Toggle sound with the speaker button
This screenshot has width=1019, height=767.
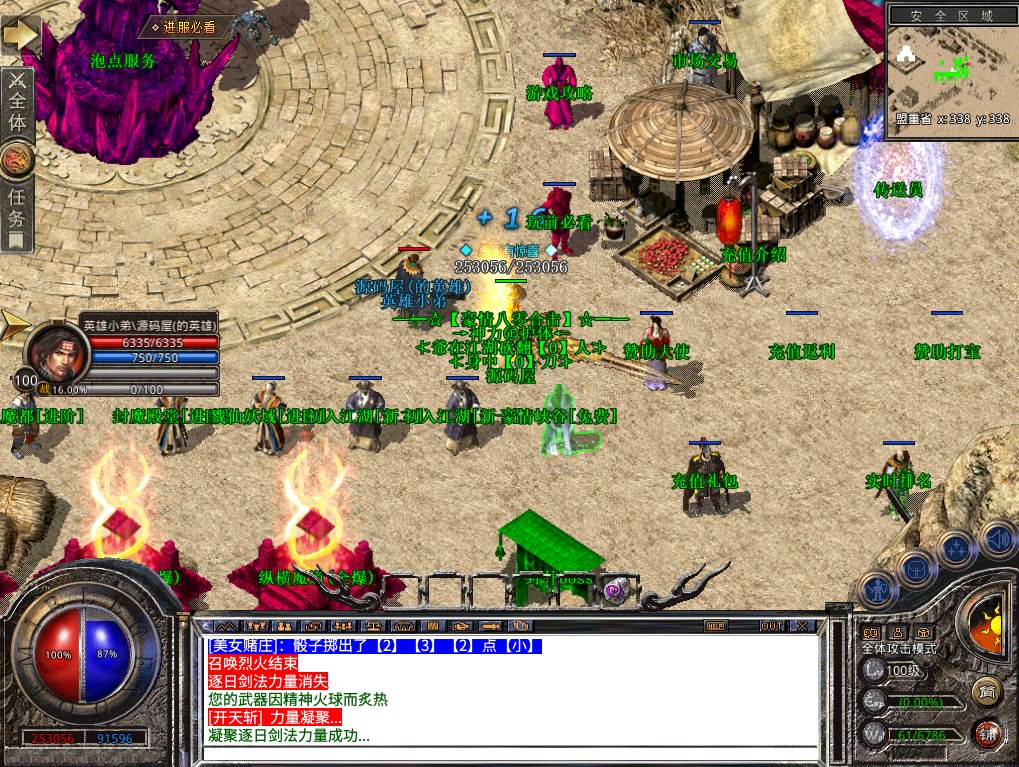[x=997, y=537]
